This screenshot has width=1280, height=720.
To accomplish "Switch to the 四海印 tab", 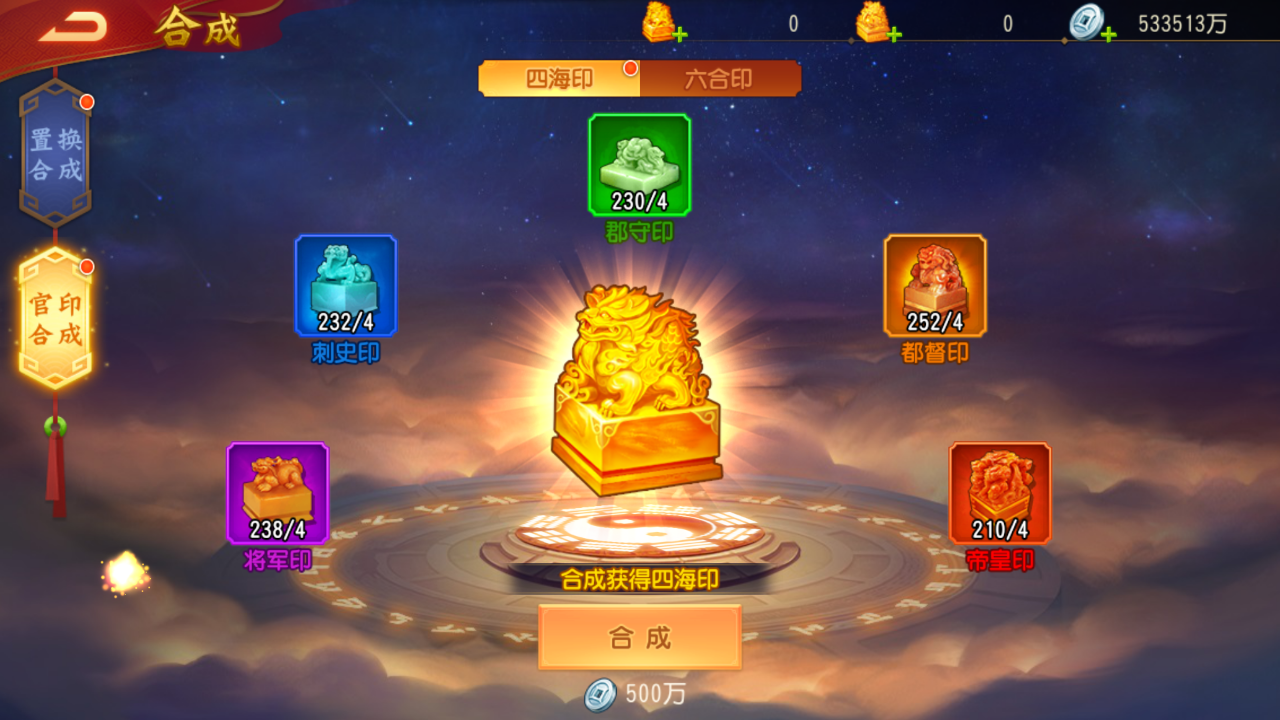I will click(x=559, y=79).
